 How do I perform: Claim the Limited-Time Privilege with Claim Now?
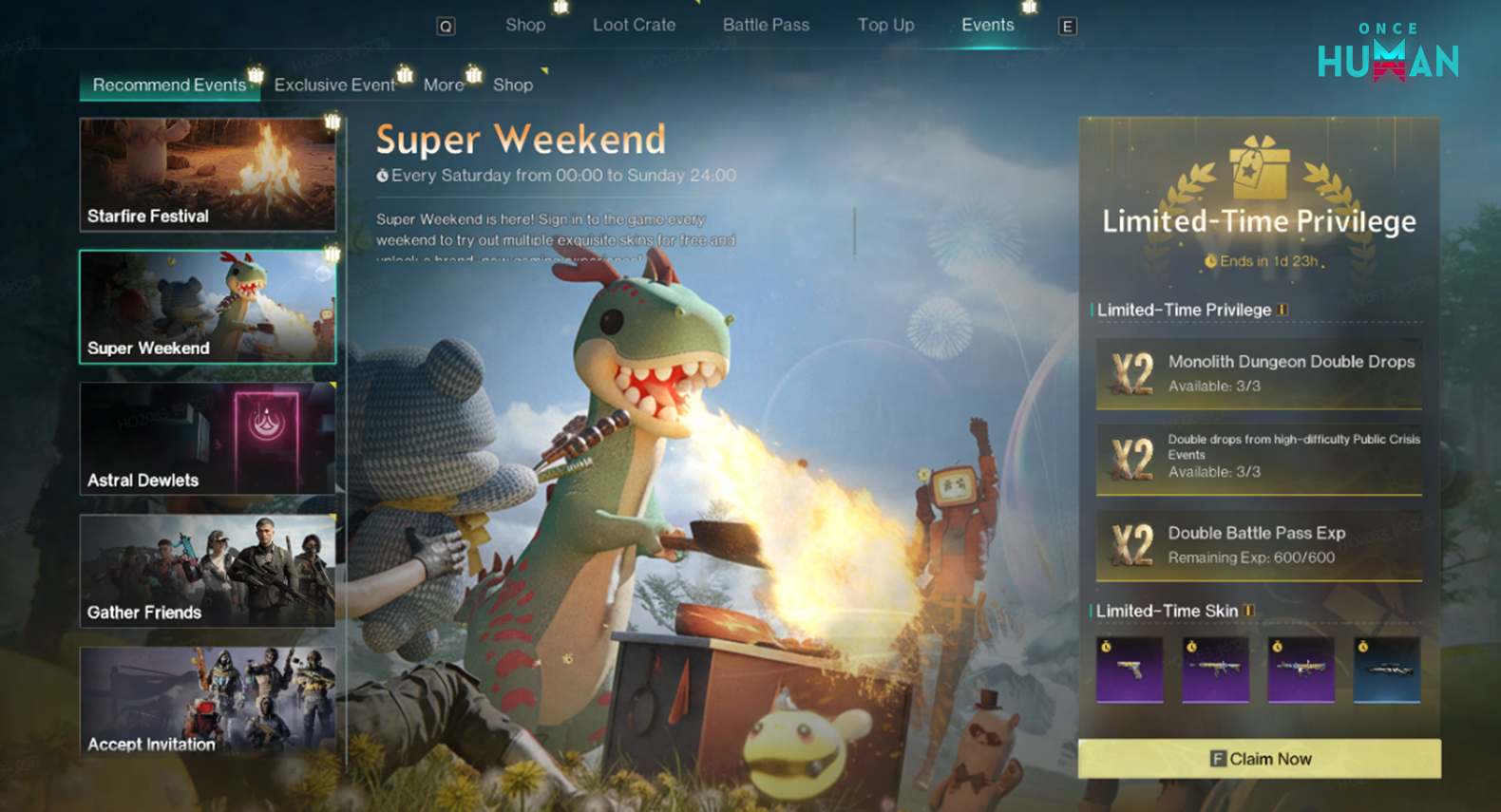[1259, 759]
